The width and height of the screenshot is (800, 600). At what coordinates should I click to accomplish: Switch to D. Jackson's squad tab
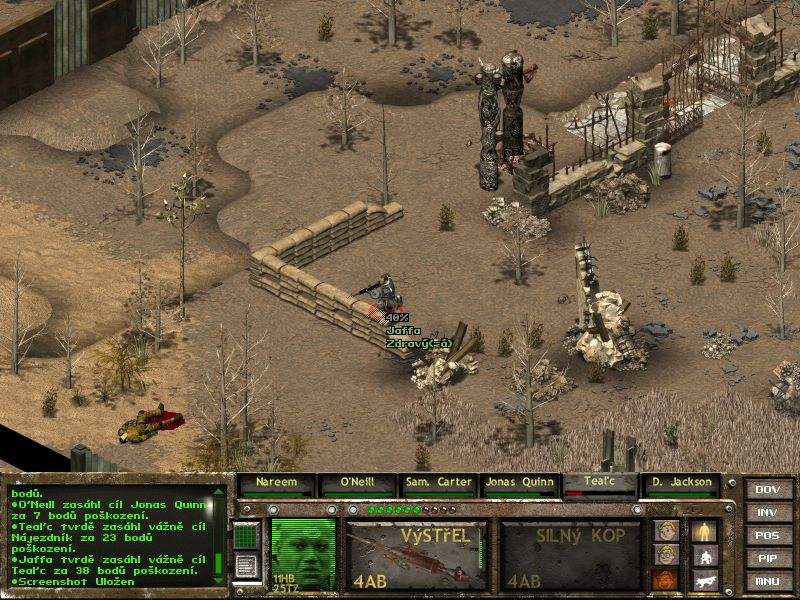coord(681,482)
